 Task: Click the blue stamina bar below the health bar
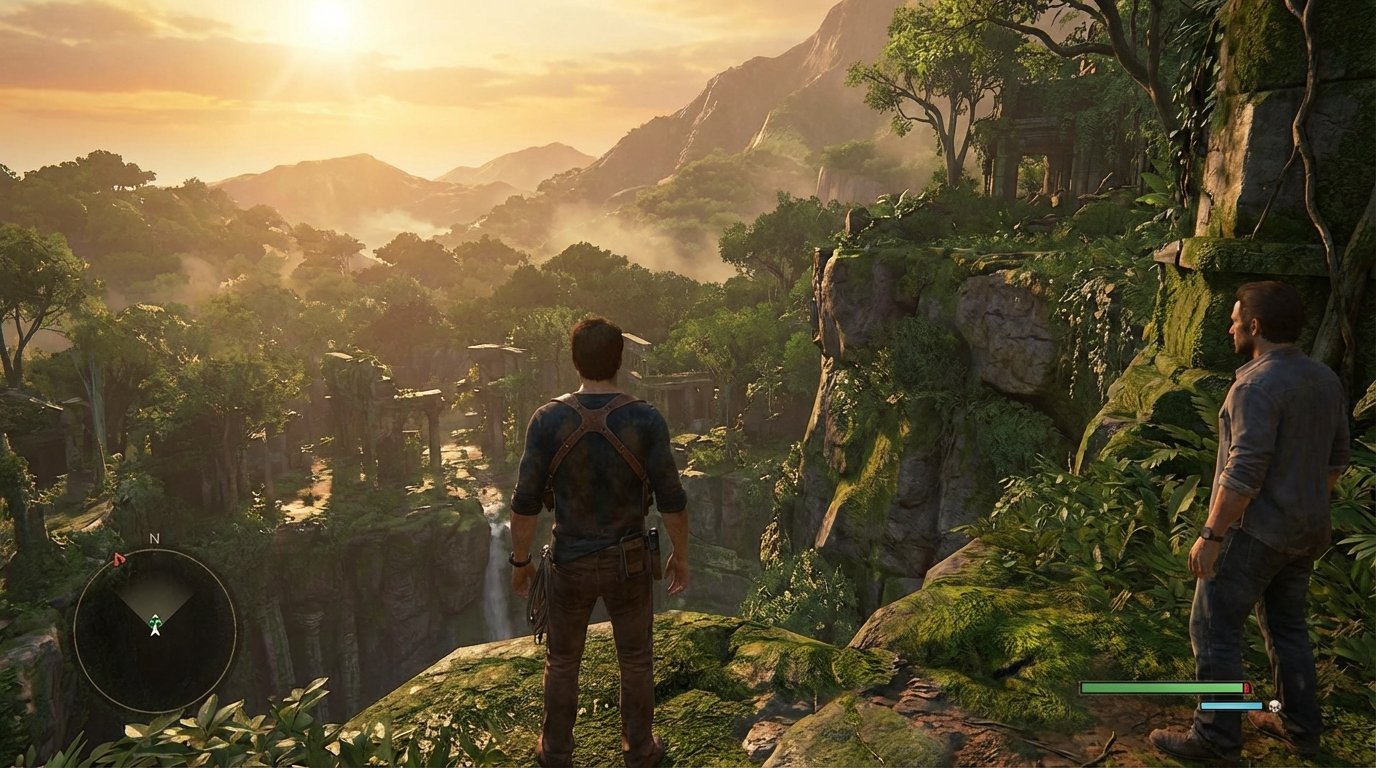(1230, 706)
